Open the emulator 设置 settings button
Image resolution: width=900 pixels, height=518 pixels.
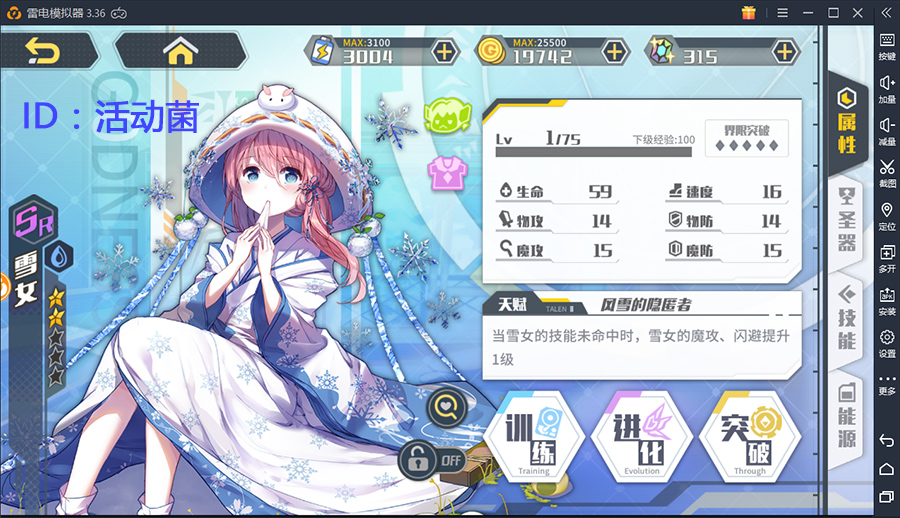pyautogui.click(x=887, y=344)
